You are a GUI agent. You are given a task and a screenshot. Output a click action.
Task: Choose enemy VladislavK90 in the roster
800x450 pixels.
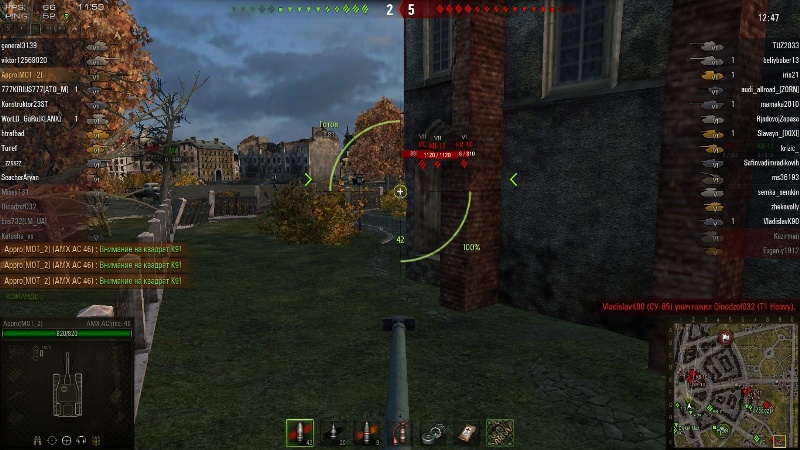(776, 220)
